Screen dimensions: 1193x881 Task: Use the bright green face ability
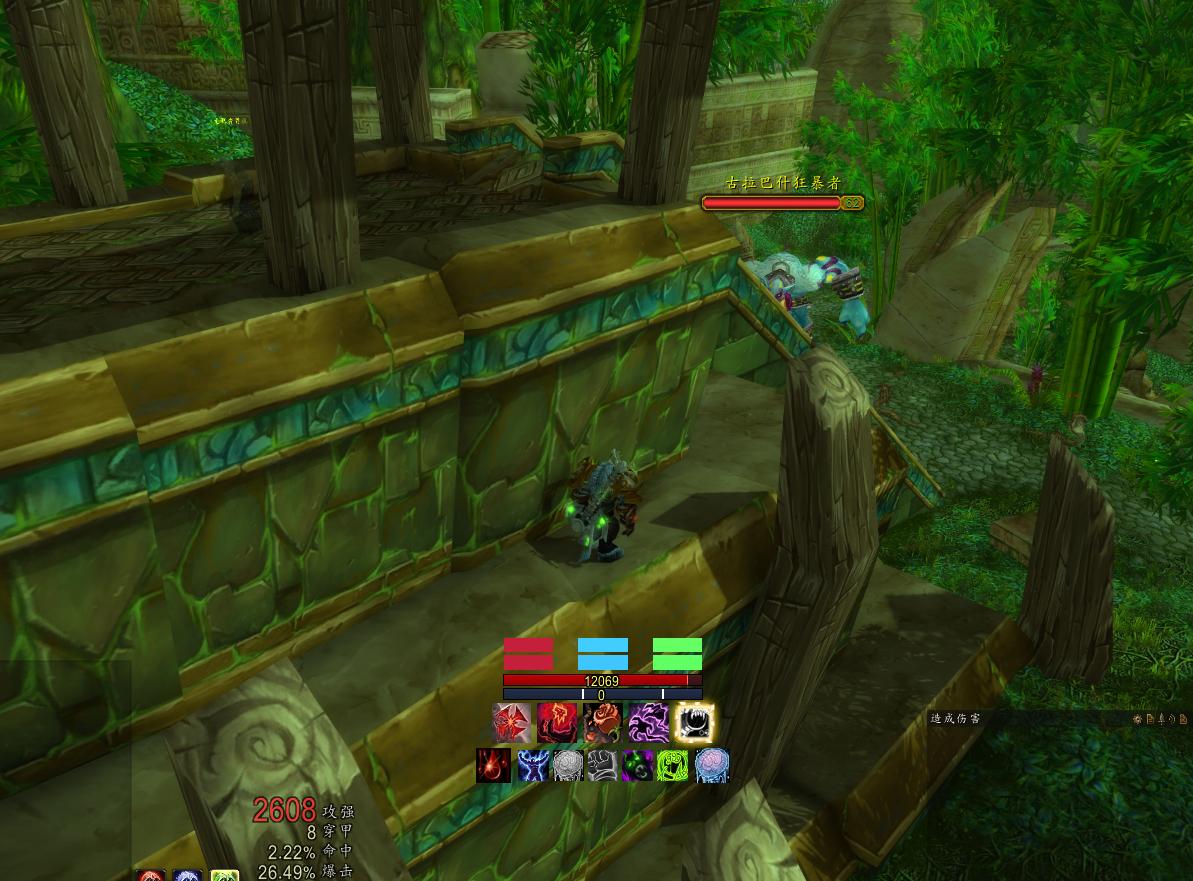[674, 765]
